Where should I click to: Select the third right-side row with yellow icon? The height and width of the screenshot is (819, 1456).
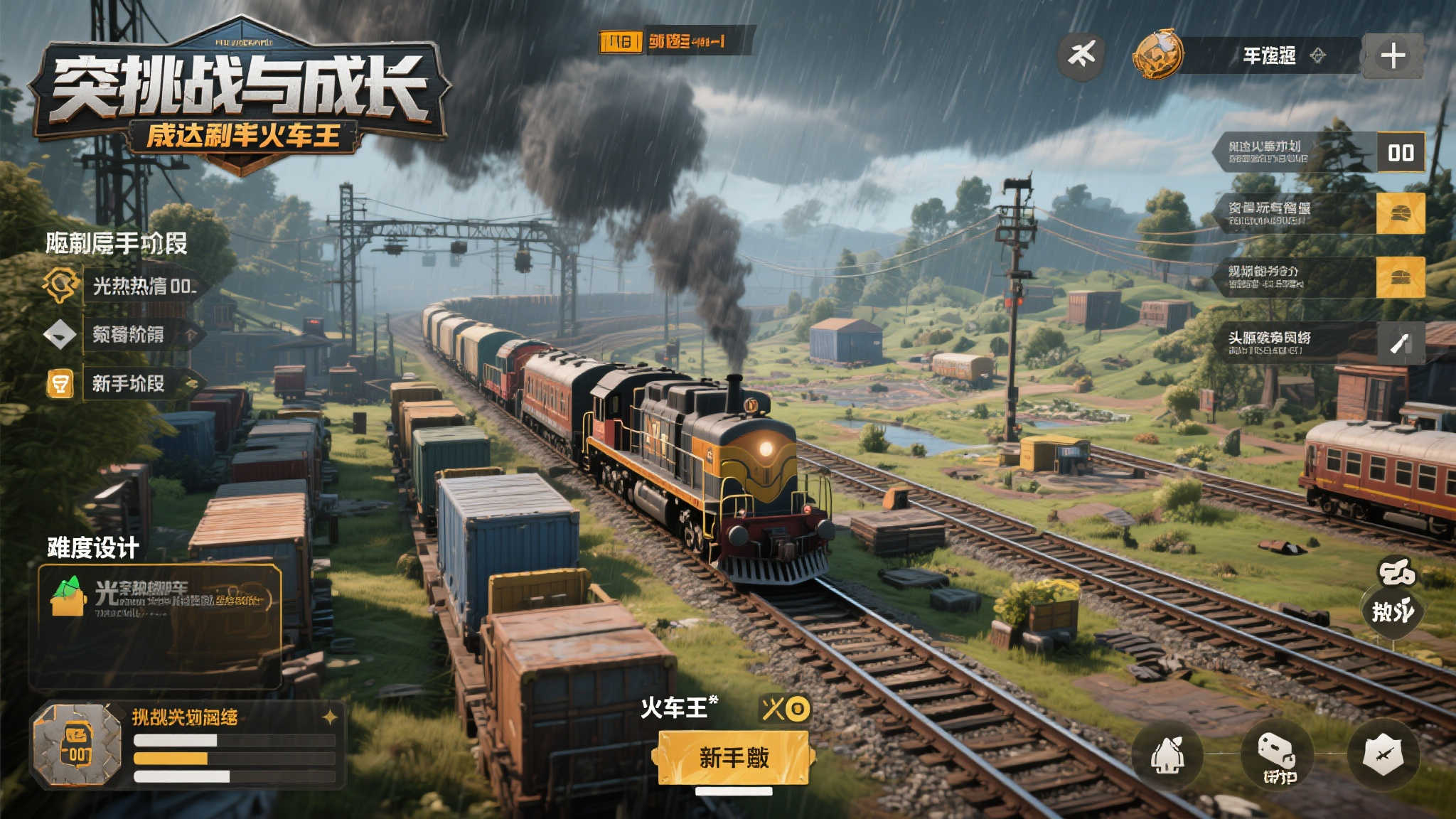[x=1319, y=277]
